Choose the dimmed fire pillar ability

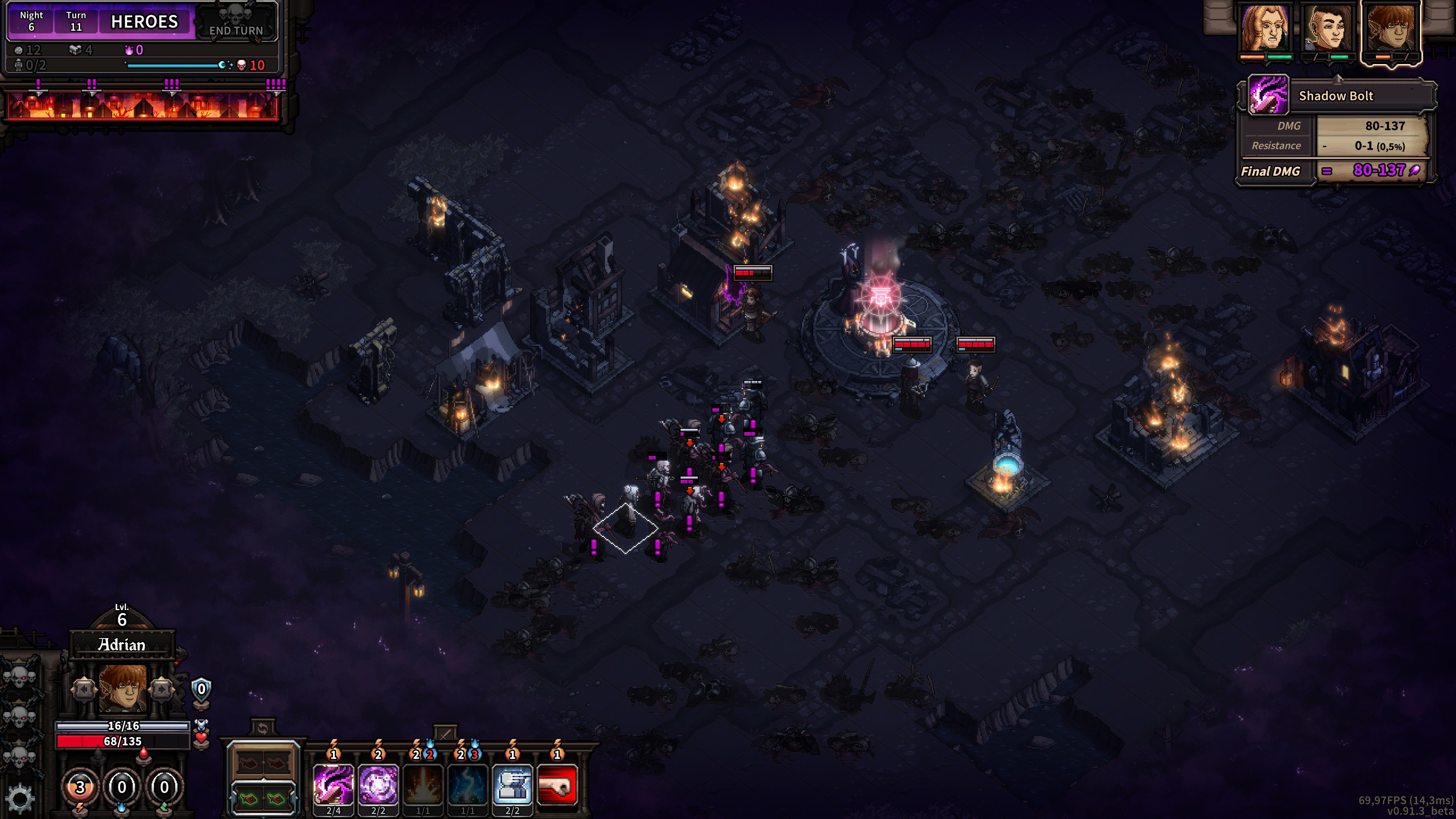[x=423, y=784]
